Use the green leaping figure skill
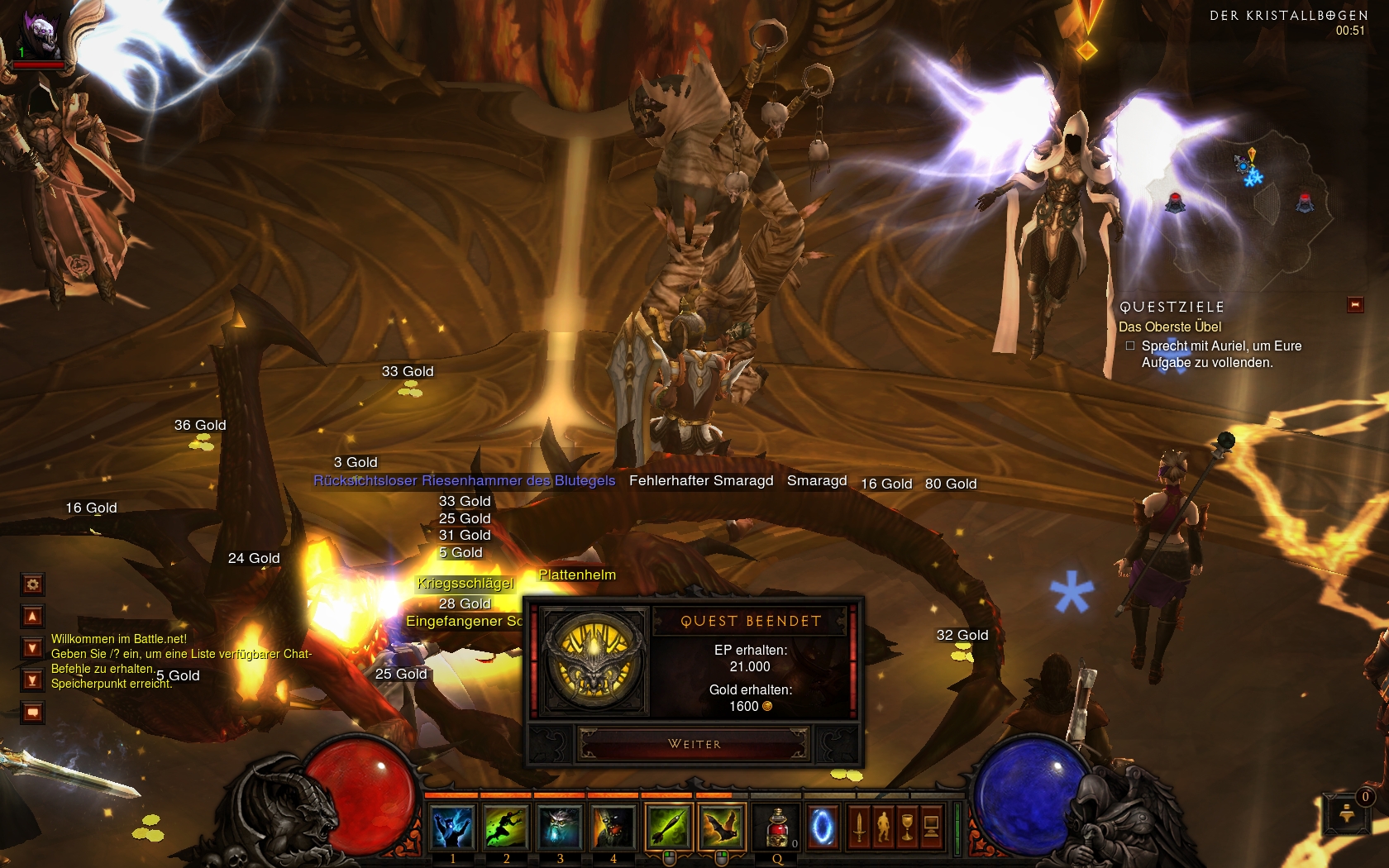 coord(506,827)
